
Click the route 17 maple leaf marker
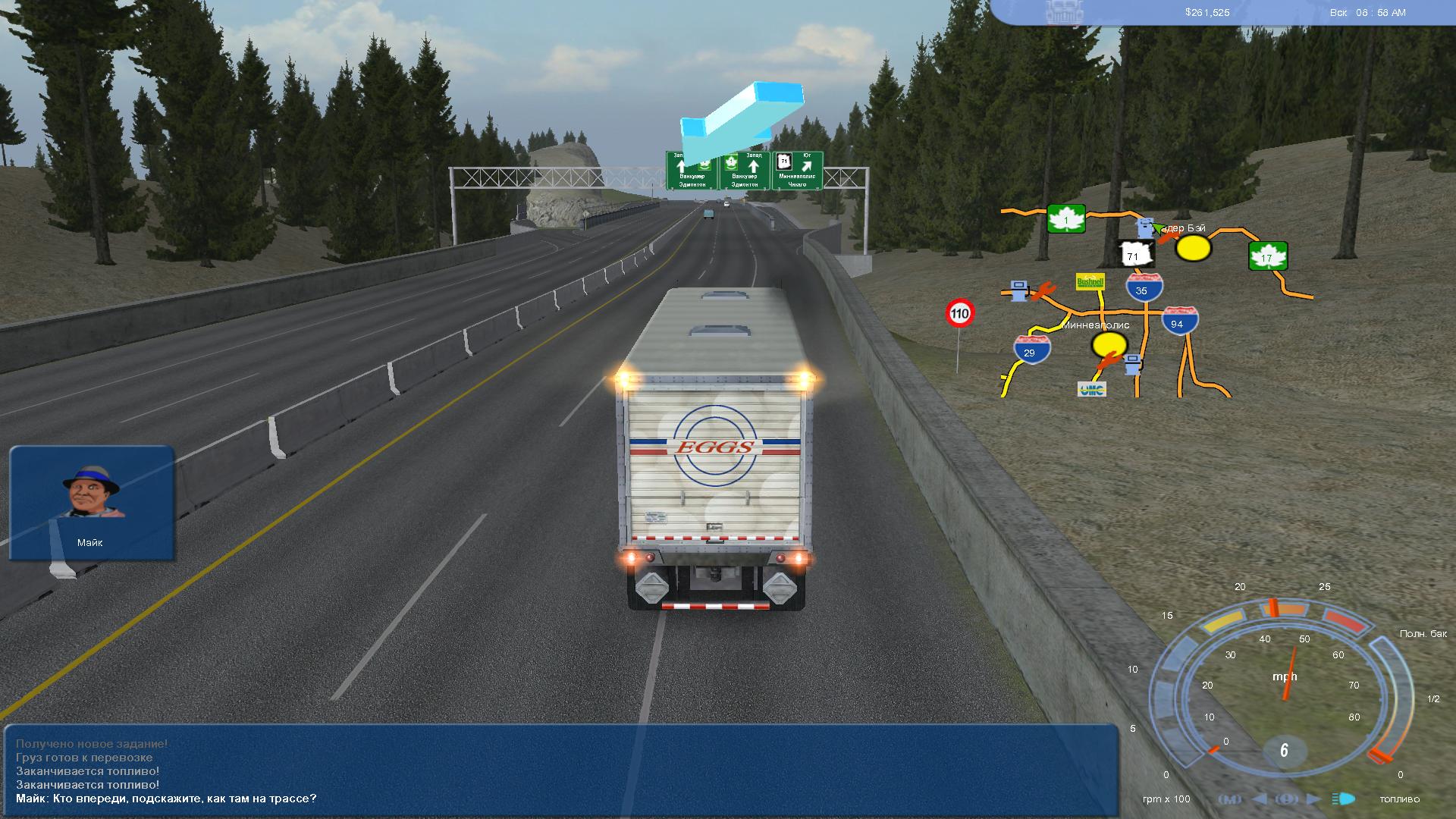(1268, 256)
